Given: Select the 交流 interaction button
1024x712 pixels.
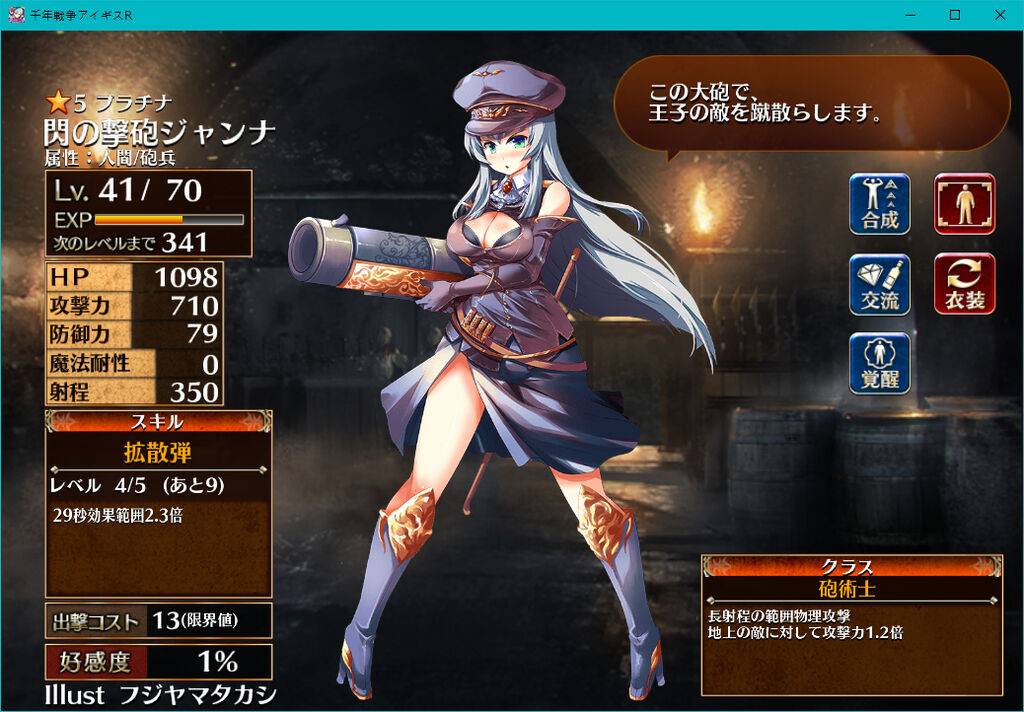Looking at the screenshot, I should tap(880, 284).
